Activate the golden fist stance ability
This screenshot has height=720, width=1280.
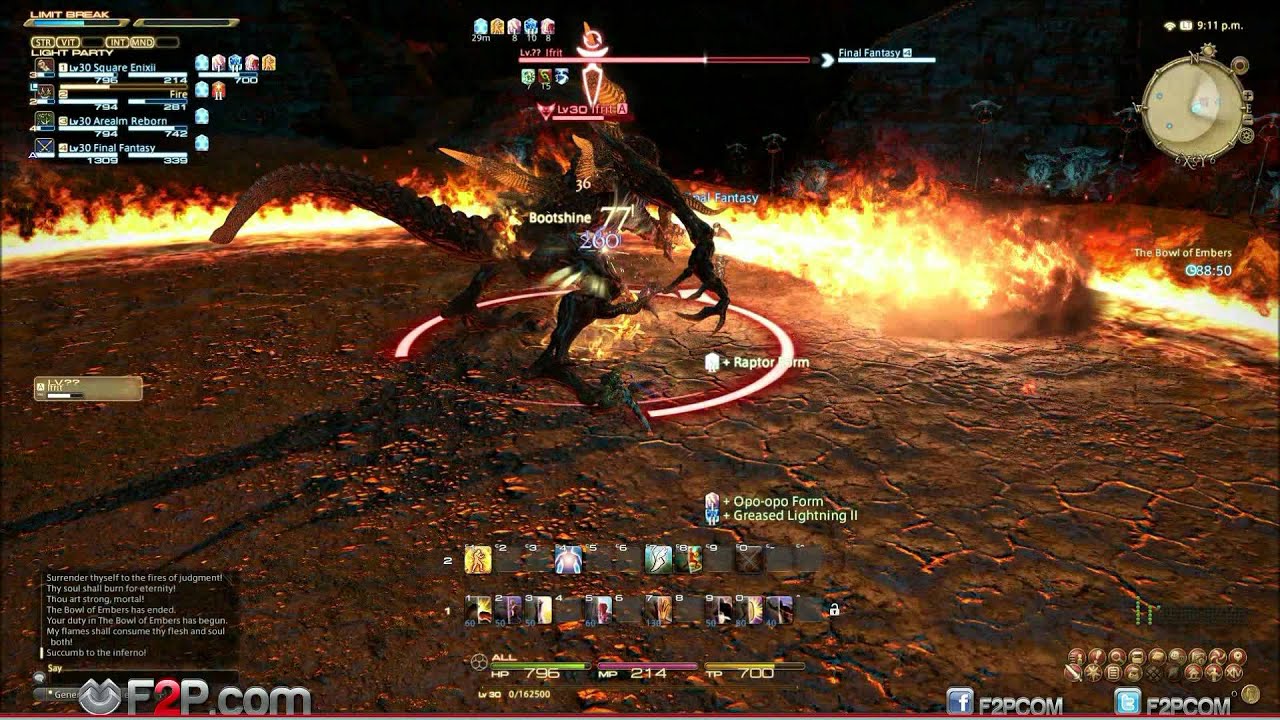click(478, 560)
